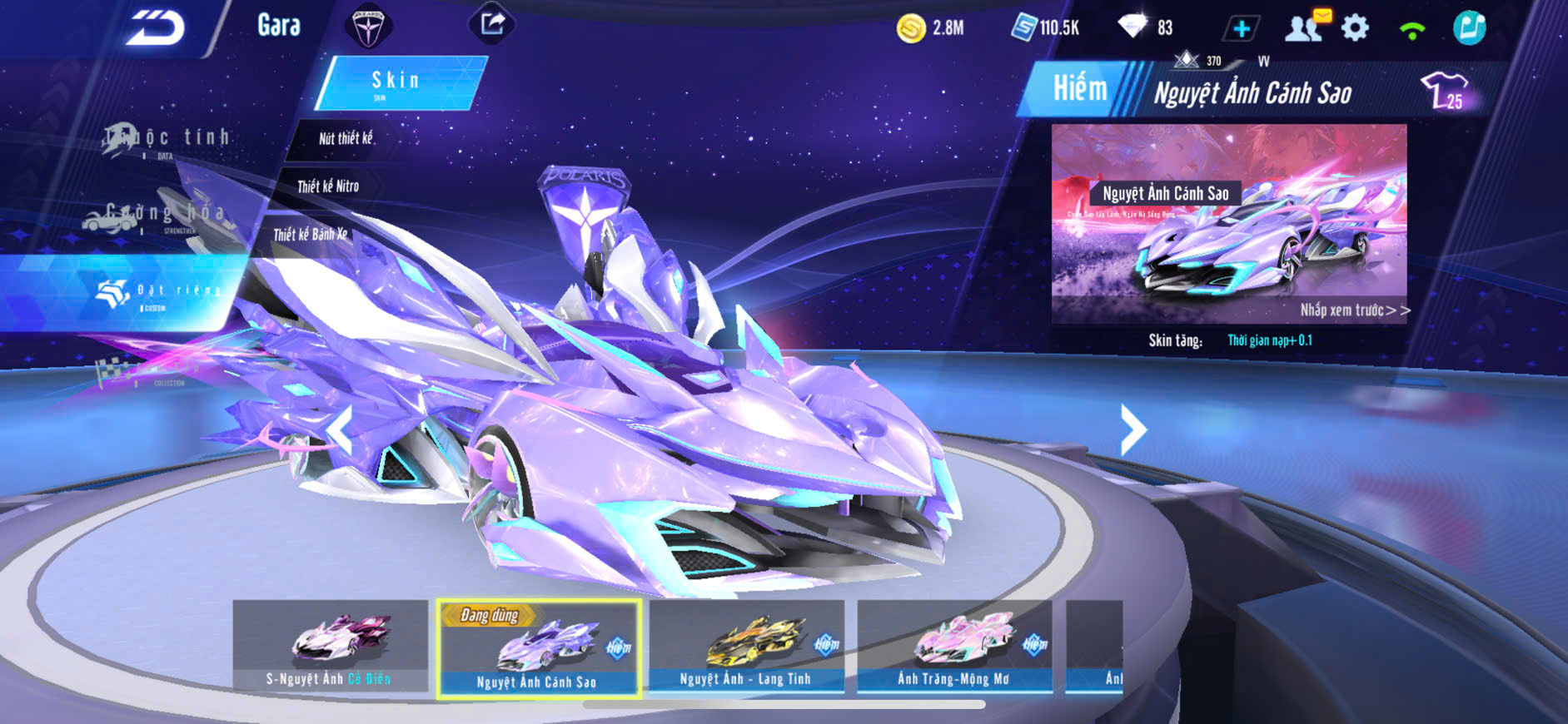
Task: Add currency with the plus button
Action: click(x=1241, y=29)
